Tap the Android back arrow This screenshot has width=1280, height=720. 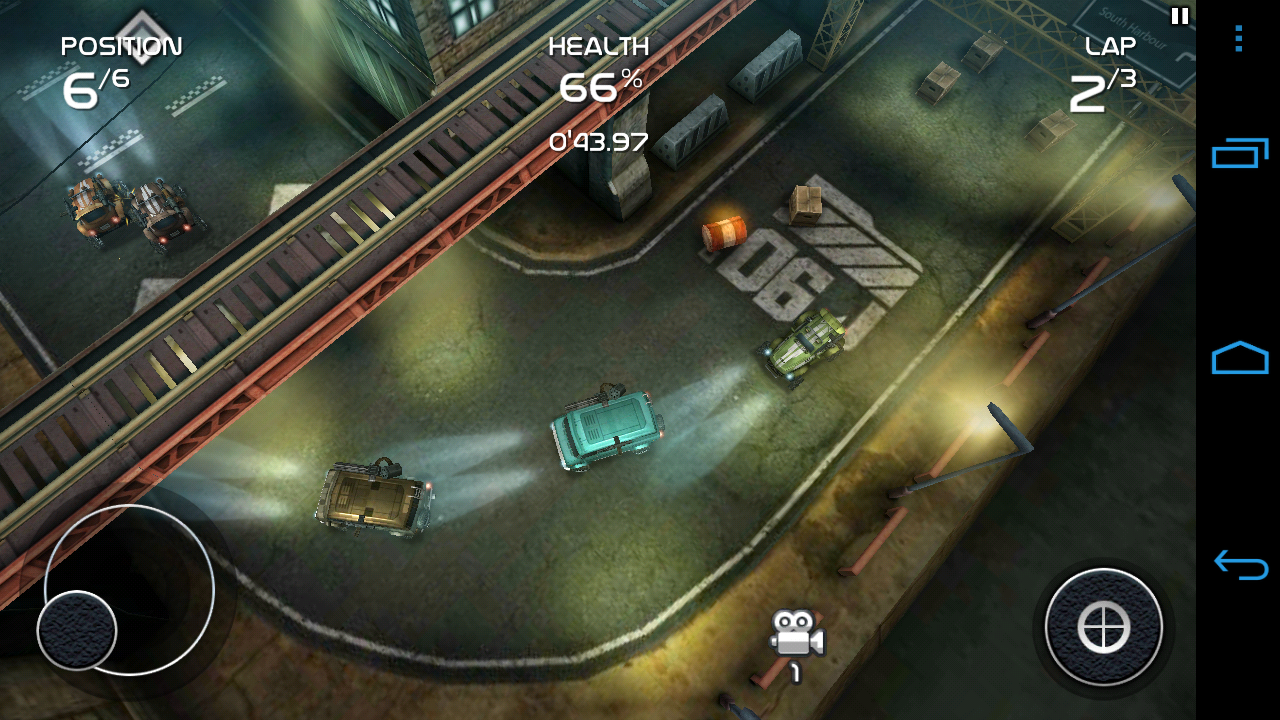[x=1239, y=565]
